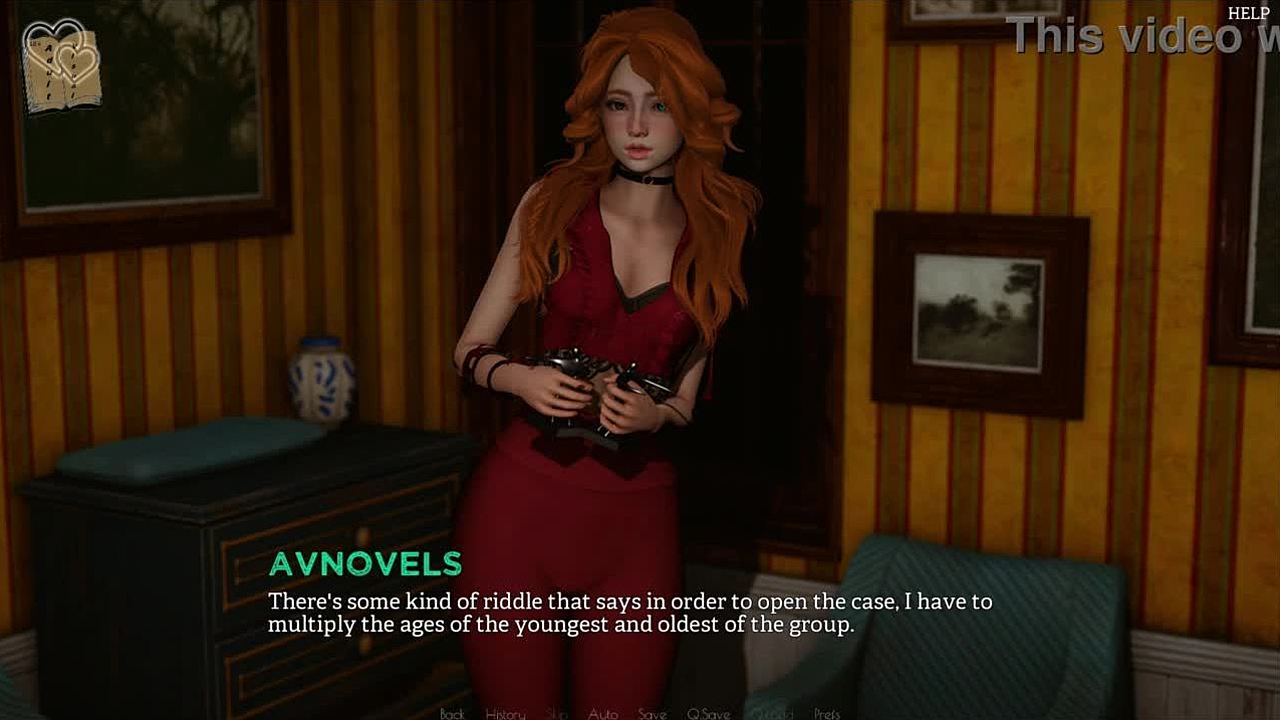The width and height of the screenshot is (1280, 720).
Task: Skip ahead through the dialogue
Action: [557, 713]
